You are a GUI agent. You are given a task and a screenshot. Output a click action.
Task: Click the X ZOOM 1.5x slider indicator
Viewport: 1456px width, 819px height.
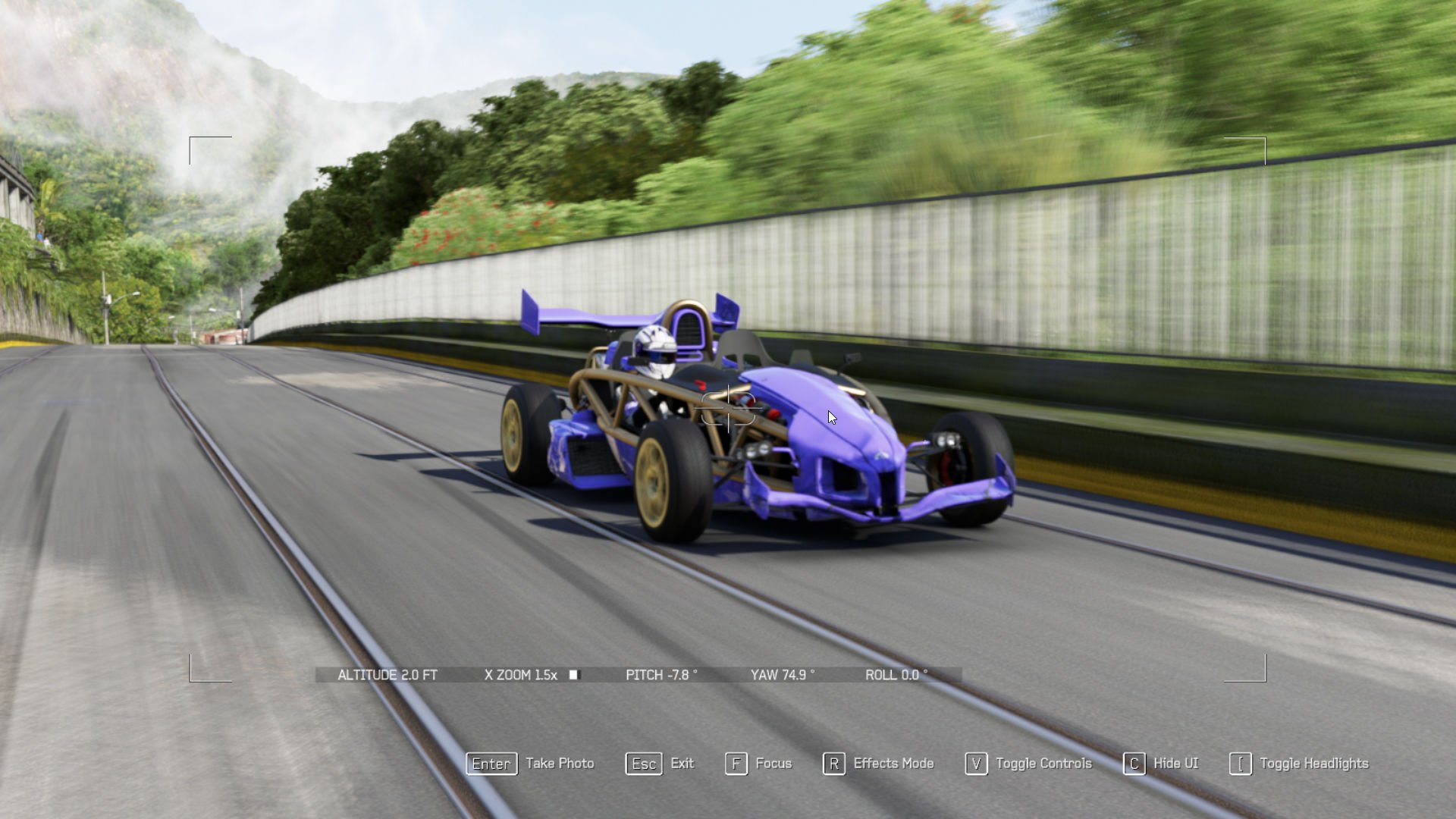[x=574, y=675]
